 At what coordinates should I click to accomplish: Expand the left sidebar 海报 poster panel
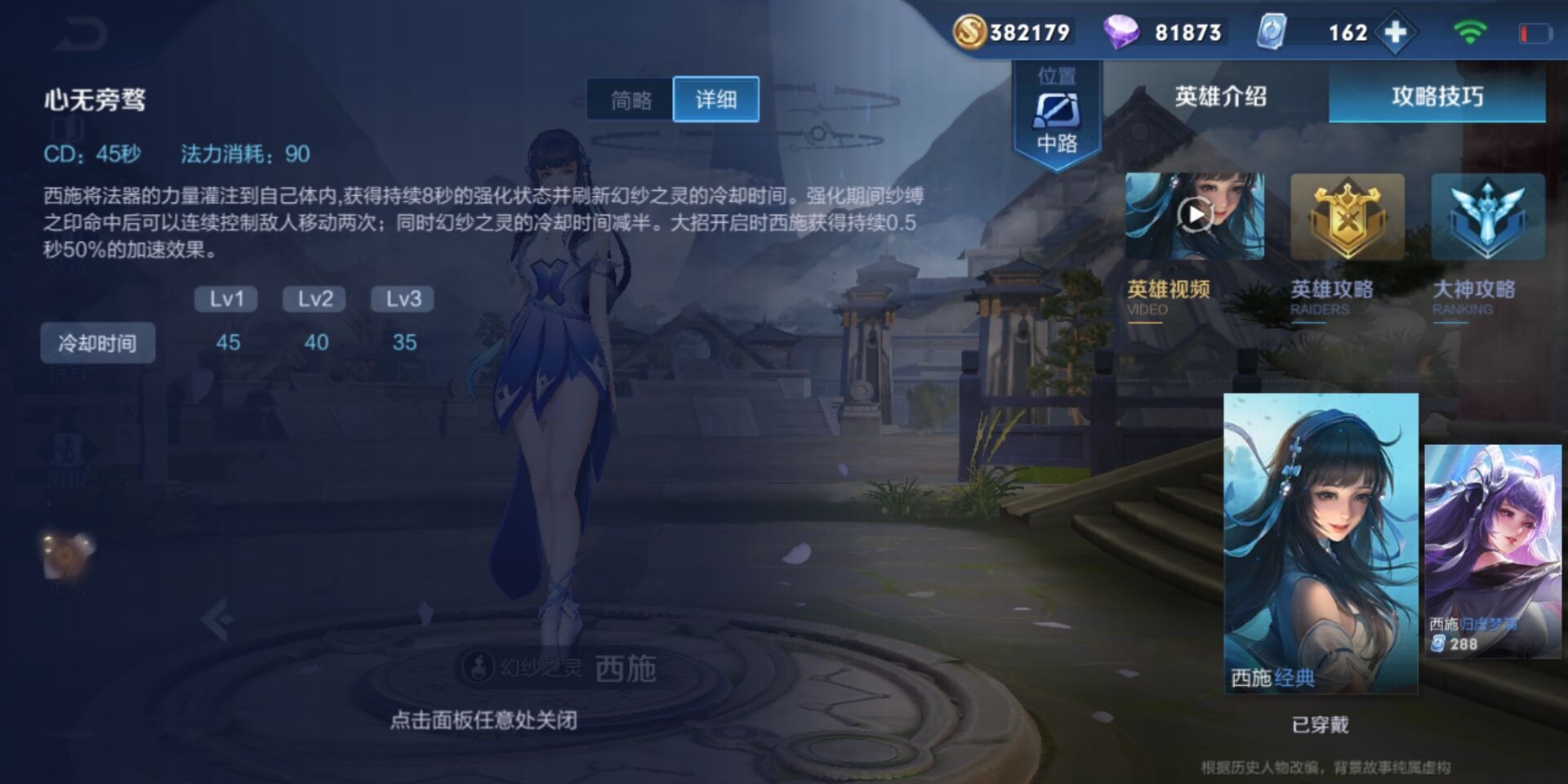pyautogui.click(x=69, y=449)
